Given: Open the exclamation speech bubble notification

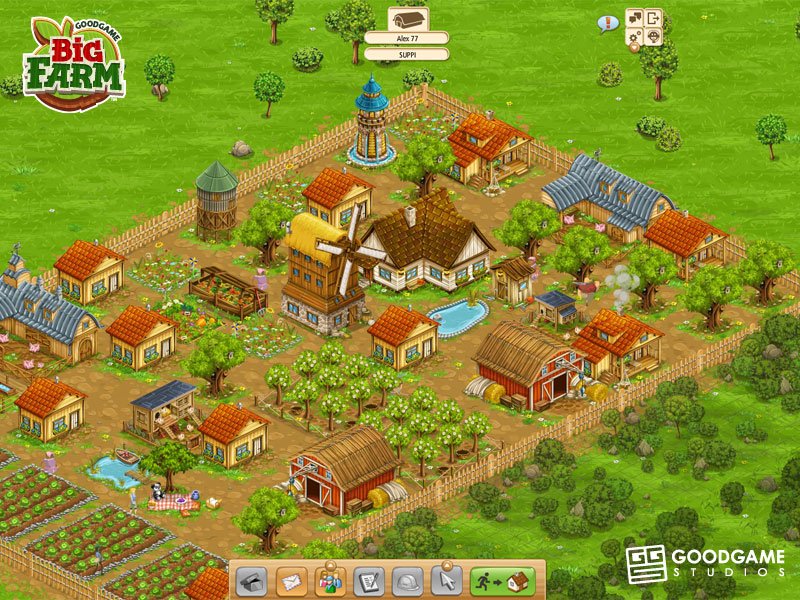Looking at the screenshot, I should pos(607,23).
